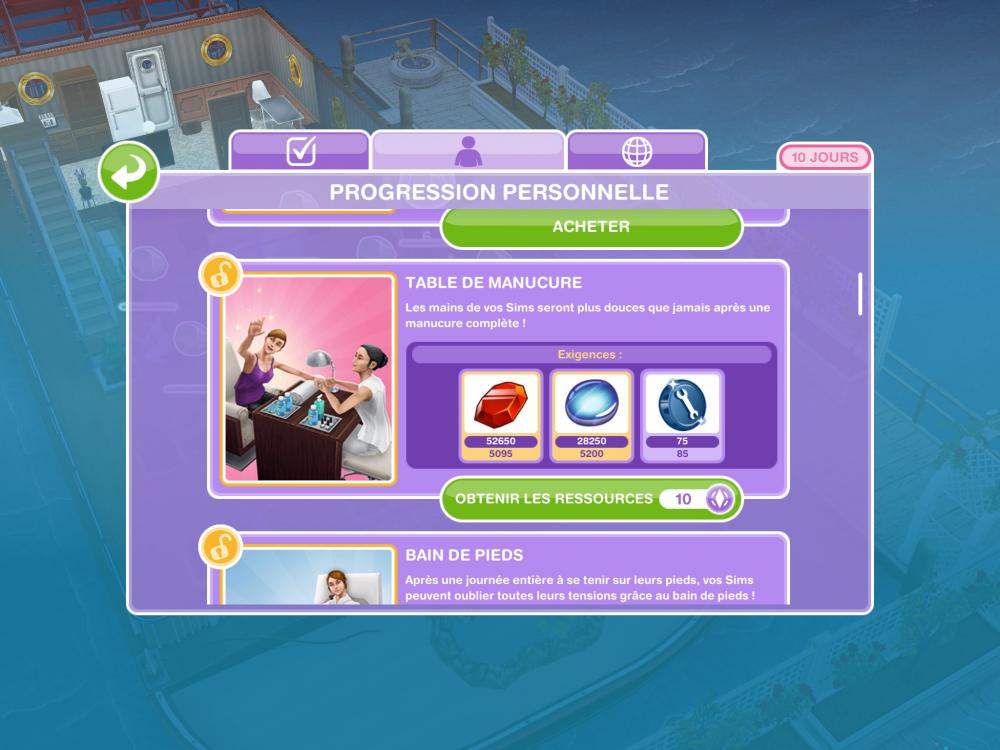Open the Bain de pieds thumbnail
Image resolution: width=1000 pixels, height=750 pixels.
click(309, 577)
